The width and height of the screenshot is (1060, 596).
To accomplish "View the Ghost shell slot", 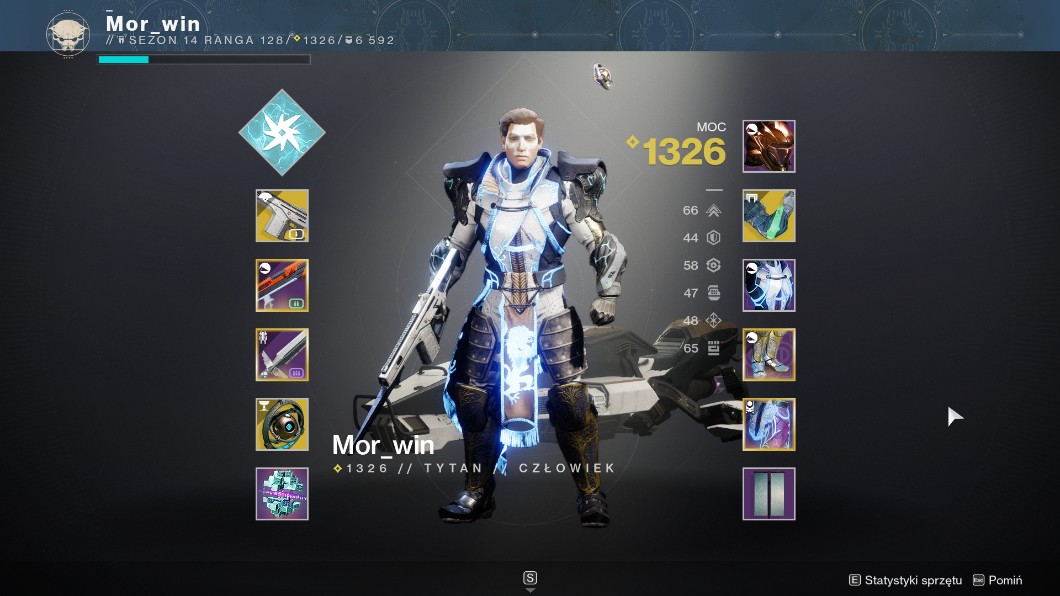I will pos(282,425).
